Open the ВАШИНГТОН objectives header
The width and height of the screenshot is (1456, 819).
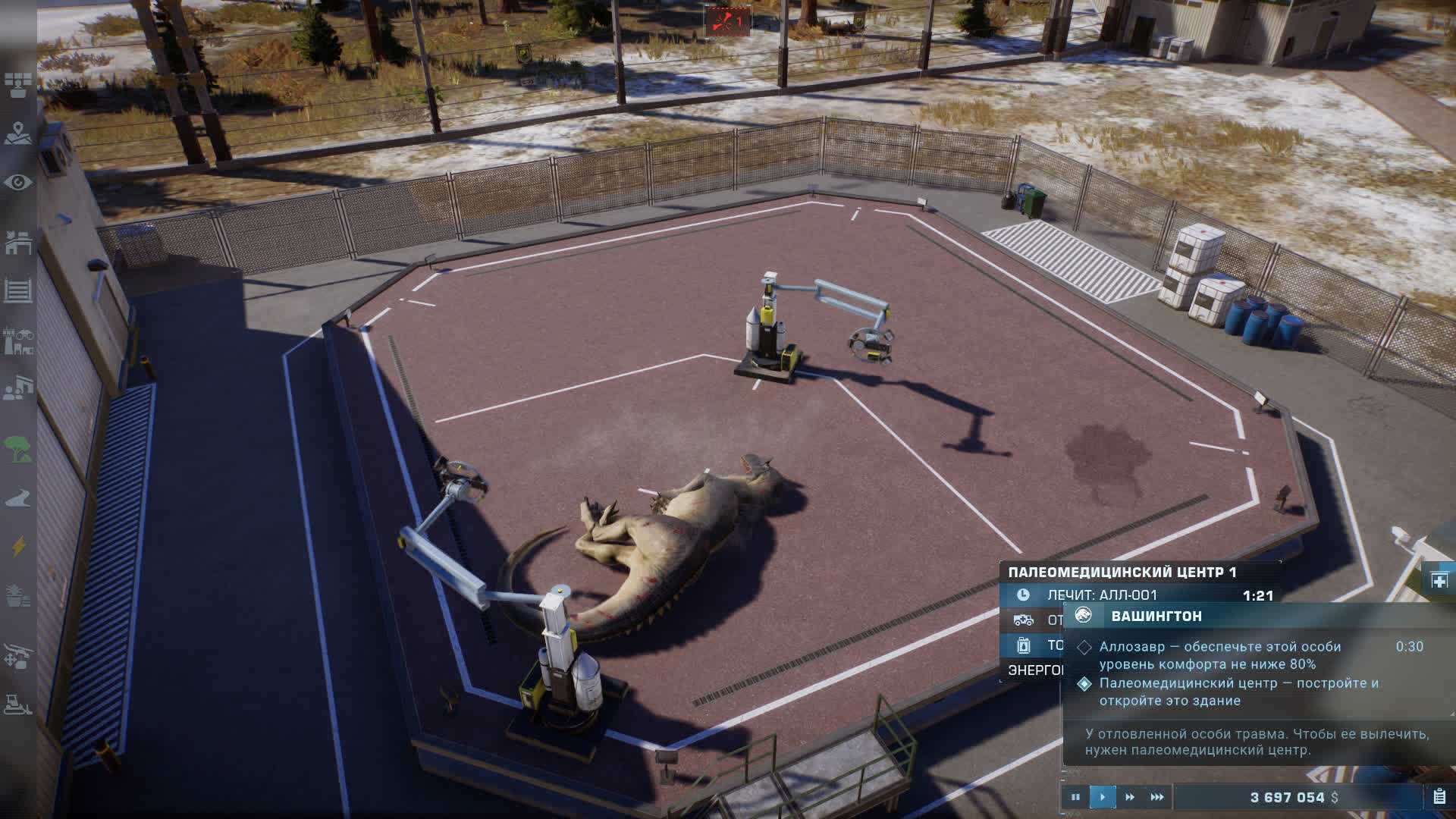click(1156, 616)
